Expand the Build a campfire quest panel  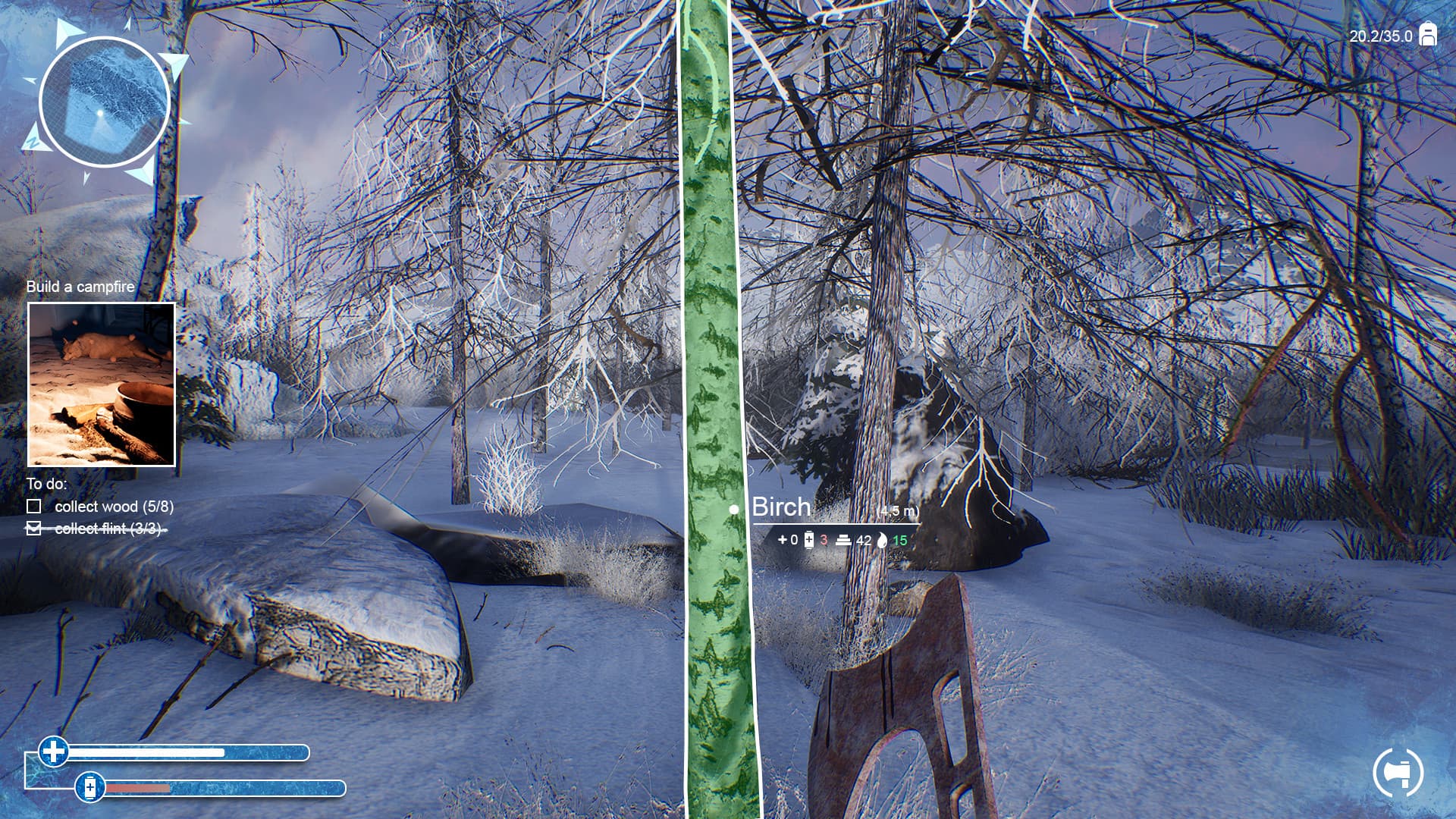(x=101, y=383)
